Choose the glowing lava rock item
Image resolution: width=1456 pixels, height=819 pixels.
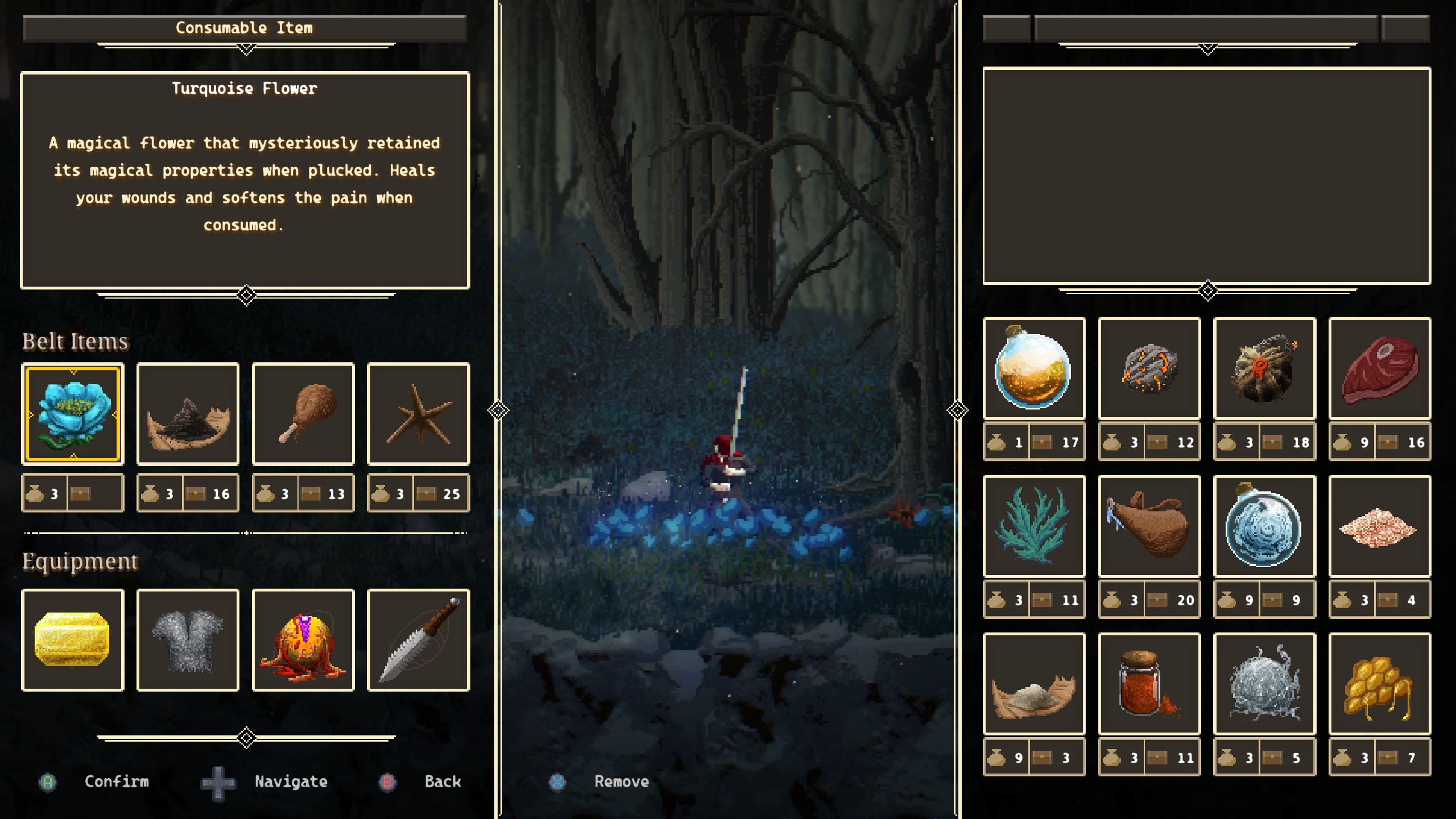(1149, 369)
